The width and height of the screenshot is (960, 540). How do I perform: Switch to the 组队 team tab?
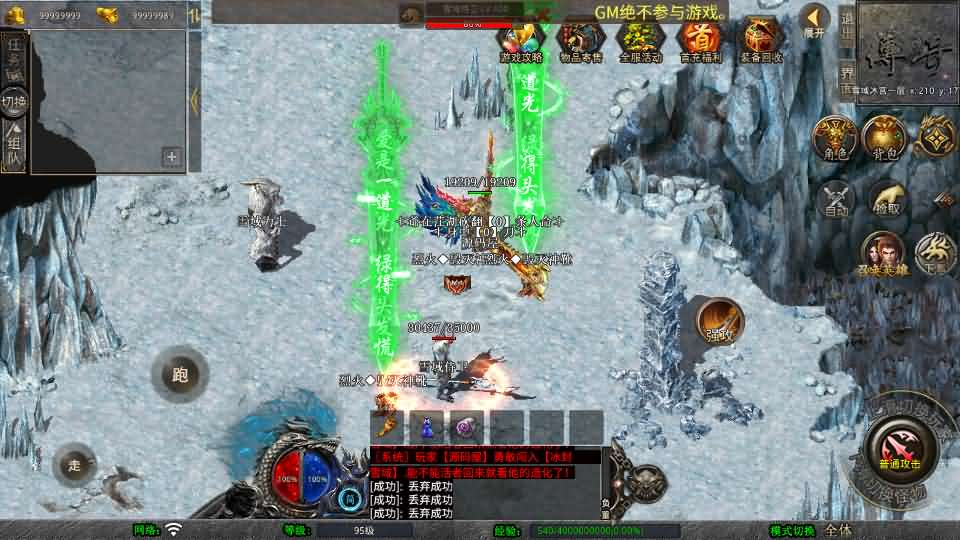pyautogui.click(x=14, y=145)
